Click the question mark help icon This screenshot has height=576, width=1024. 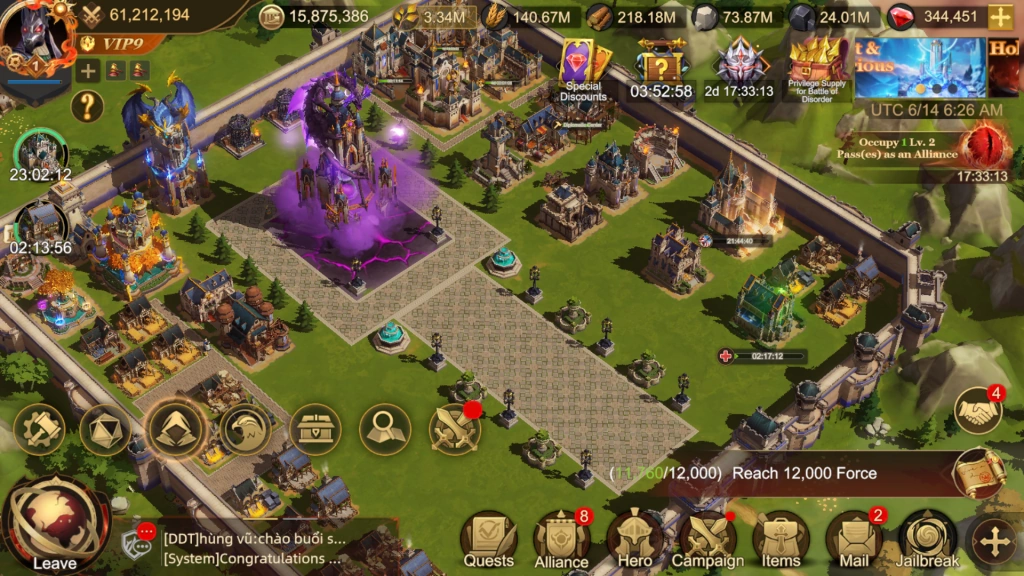tap(88, 105)
